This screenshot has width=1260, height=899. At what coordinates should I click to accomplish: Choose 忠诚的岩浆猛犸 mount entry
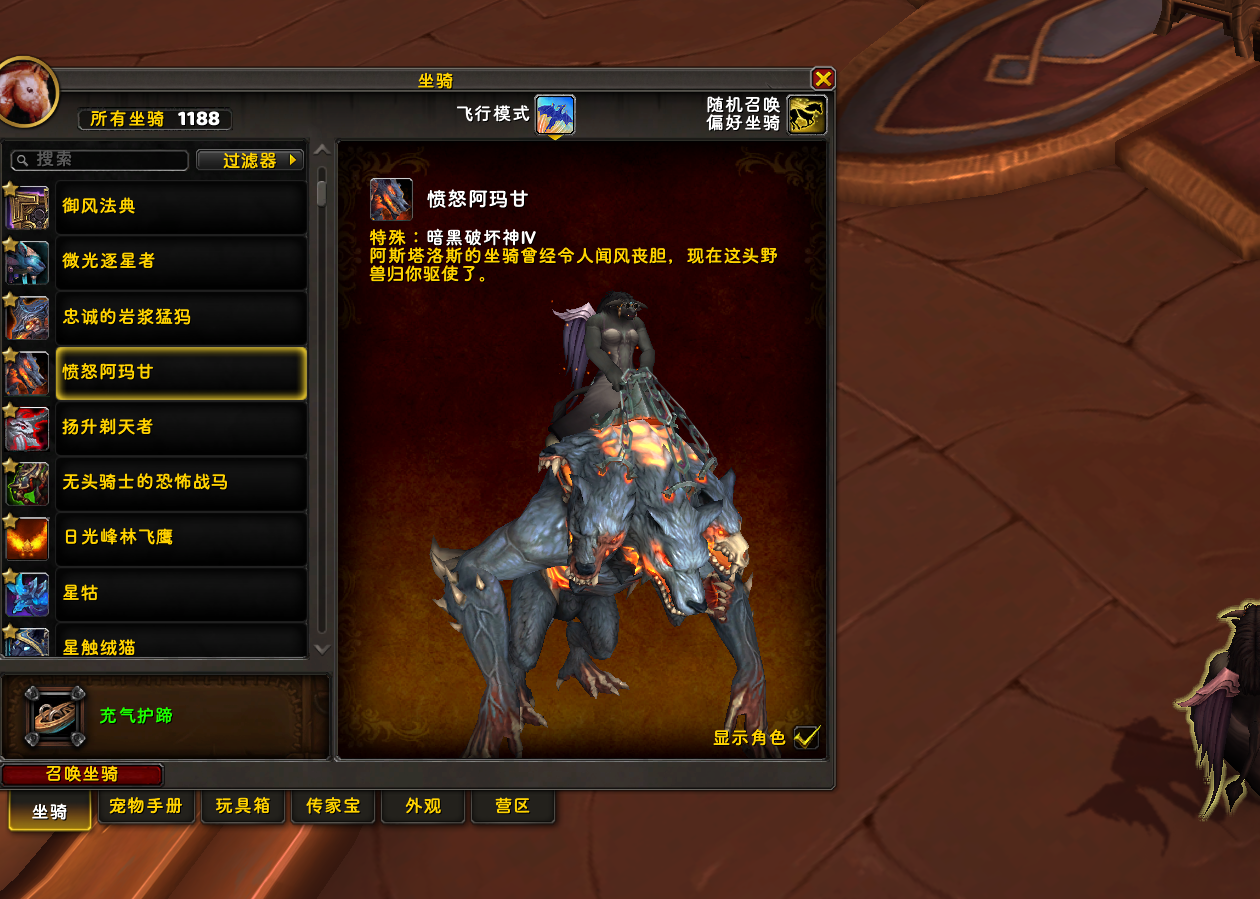point(180,317)
